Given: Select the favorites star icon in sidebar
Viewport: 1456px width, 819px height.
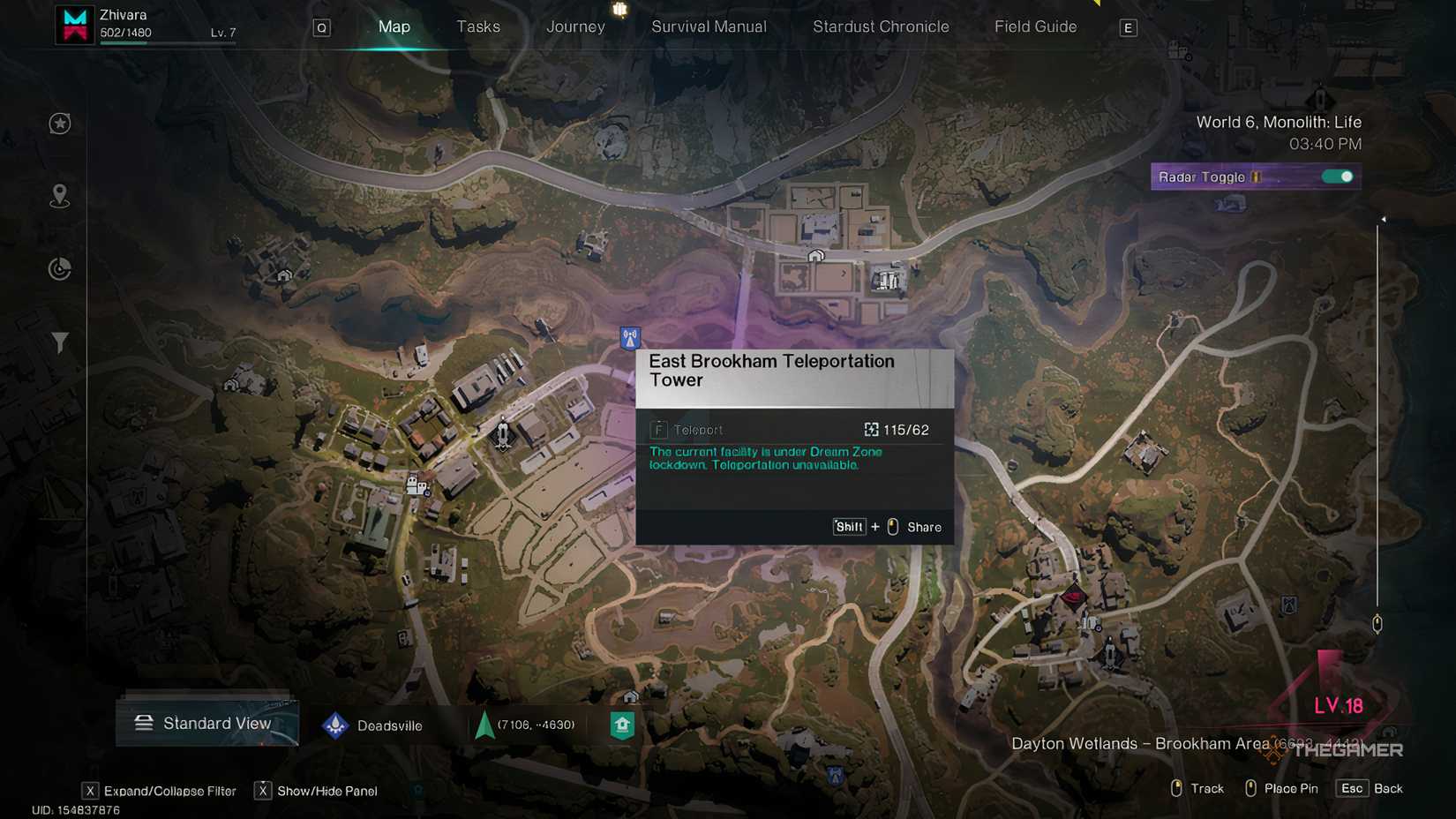Looking at the screenshot, I should [59, 124].
